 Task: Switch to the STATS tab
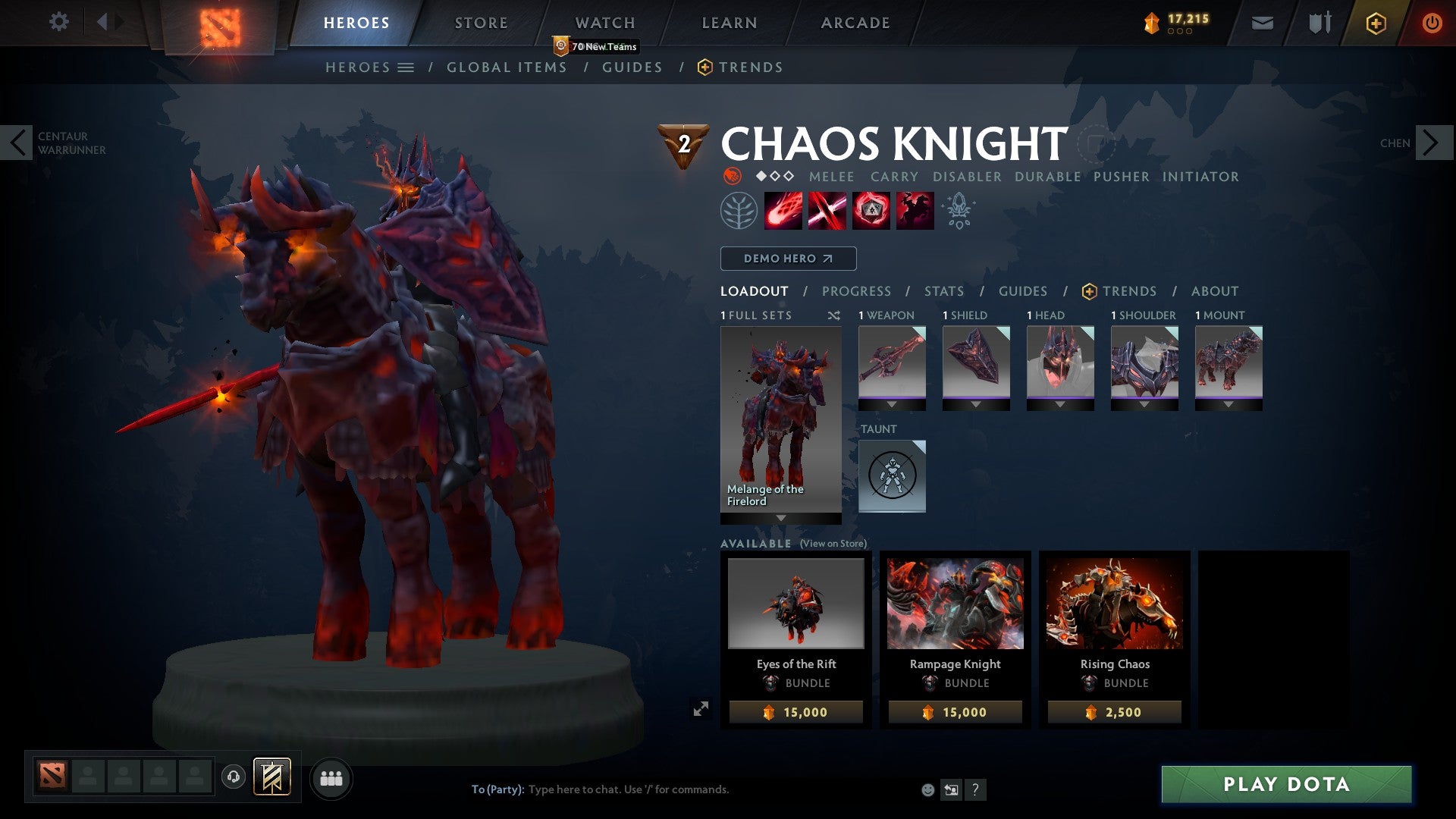point(943,291)
